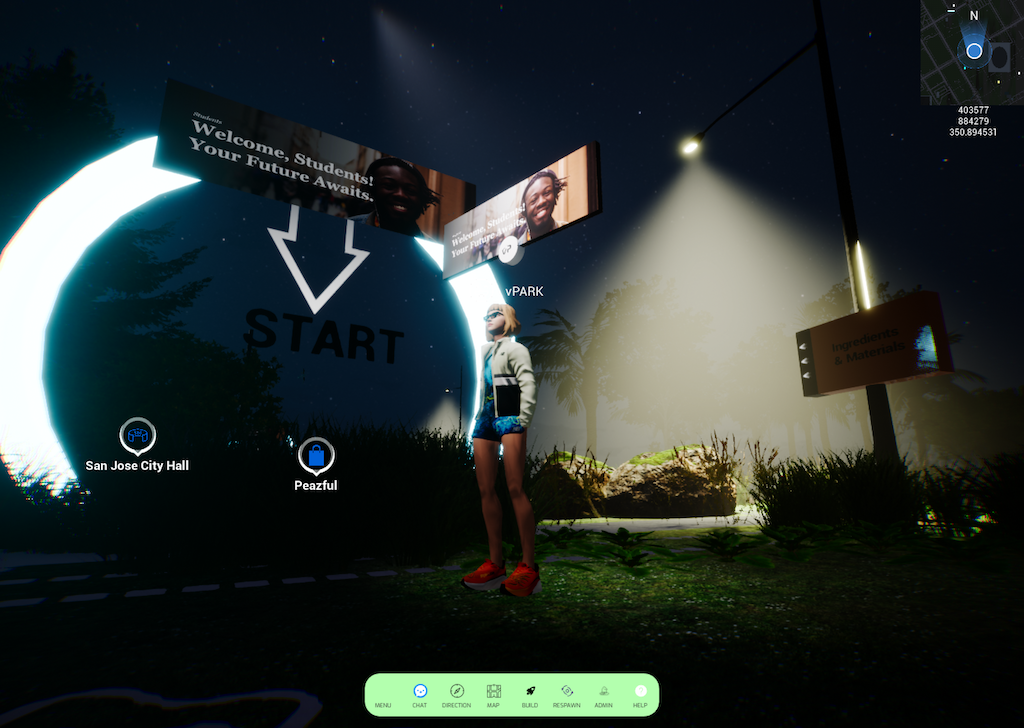Screen dimensions: 1024x728
Task: Activate the Direction compass tool
Action: (456, 694)
